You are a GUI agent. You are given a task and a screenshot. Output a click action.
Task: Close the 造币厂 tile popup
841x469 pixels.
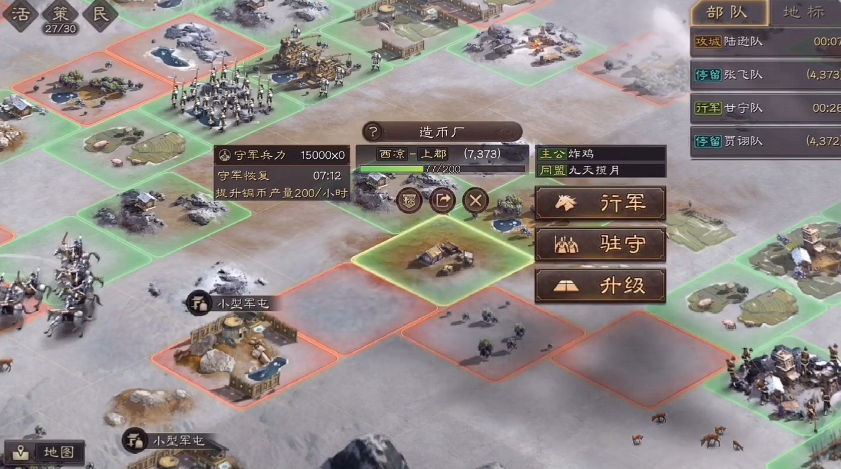(x=476, y=199)
